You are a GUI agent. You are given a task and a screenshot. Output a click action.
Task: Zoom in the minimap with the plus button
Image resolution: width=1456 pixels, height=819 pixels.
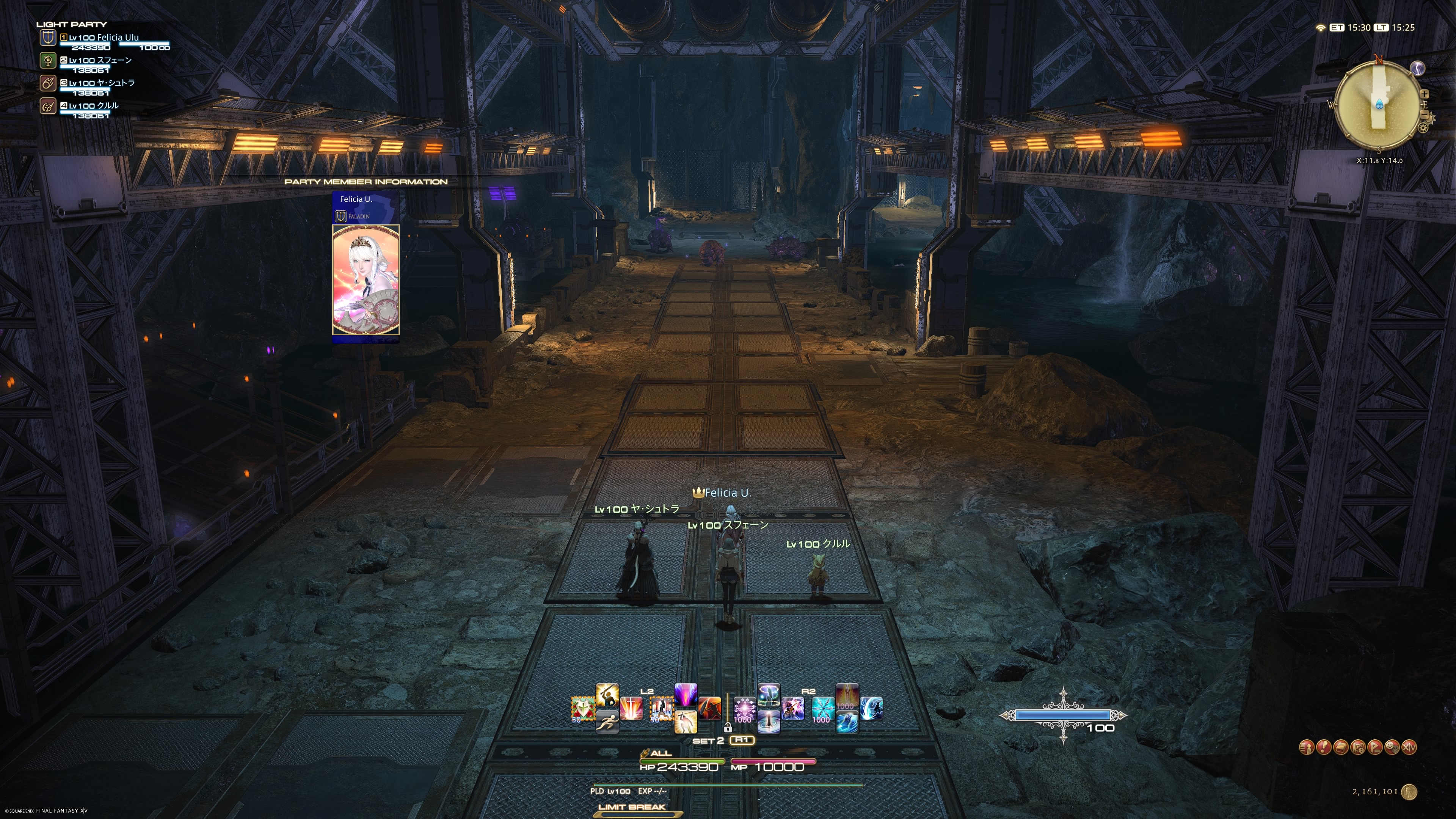(1425, 94)
